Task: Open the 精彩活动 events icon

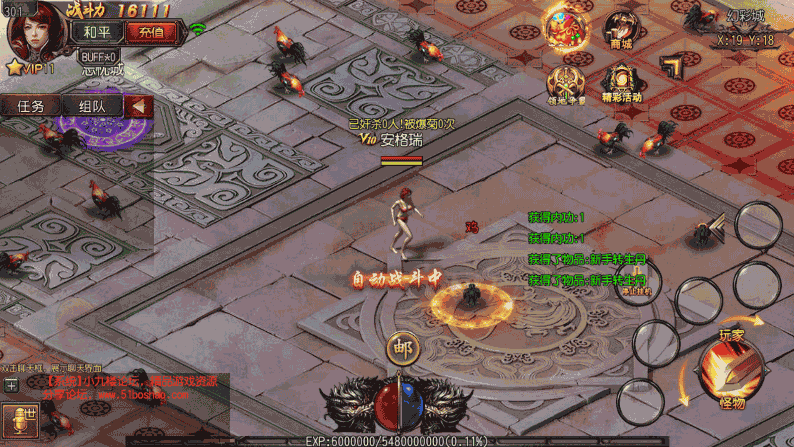Action: [x=622, y=82]
